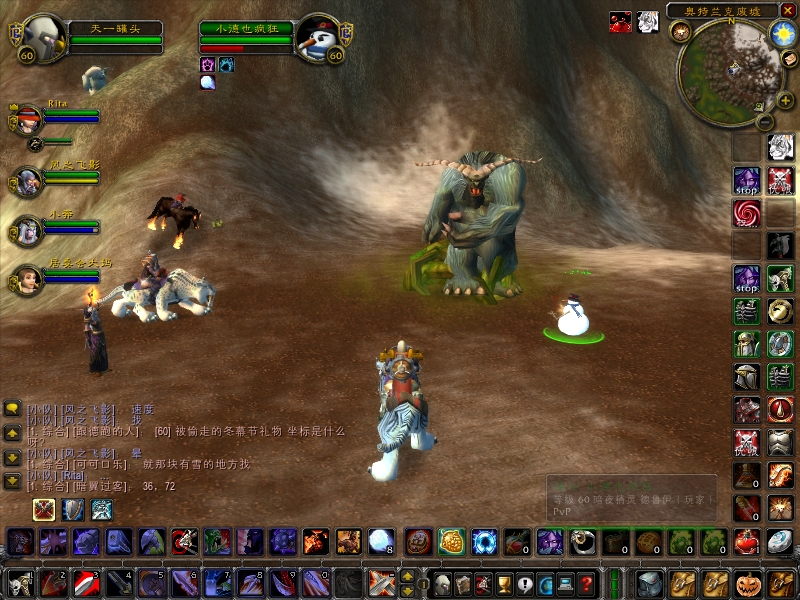Open the chat bubble menu button
This screenshot has height=600, width=800.
pos(12,408)
